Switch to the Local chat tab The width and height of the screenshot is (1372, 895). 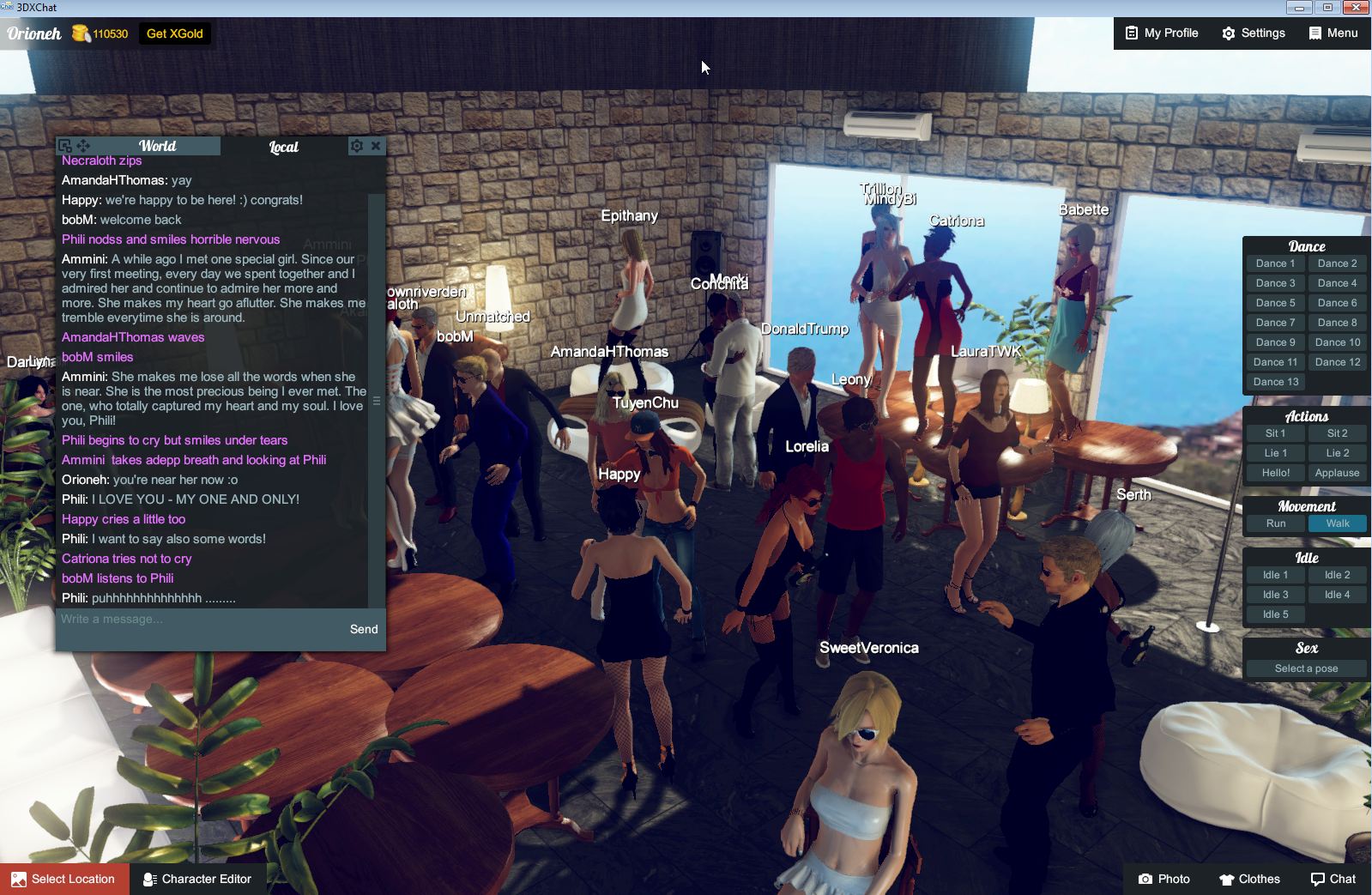(283, 146)
